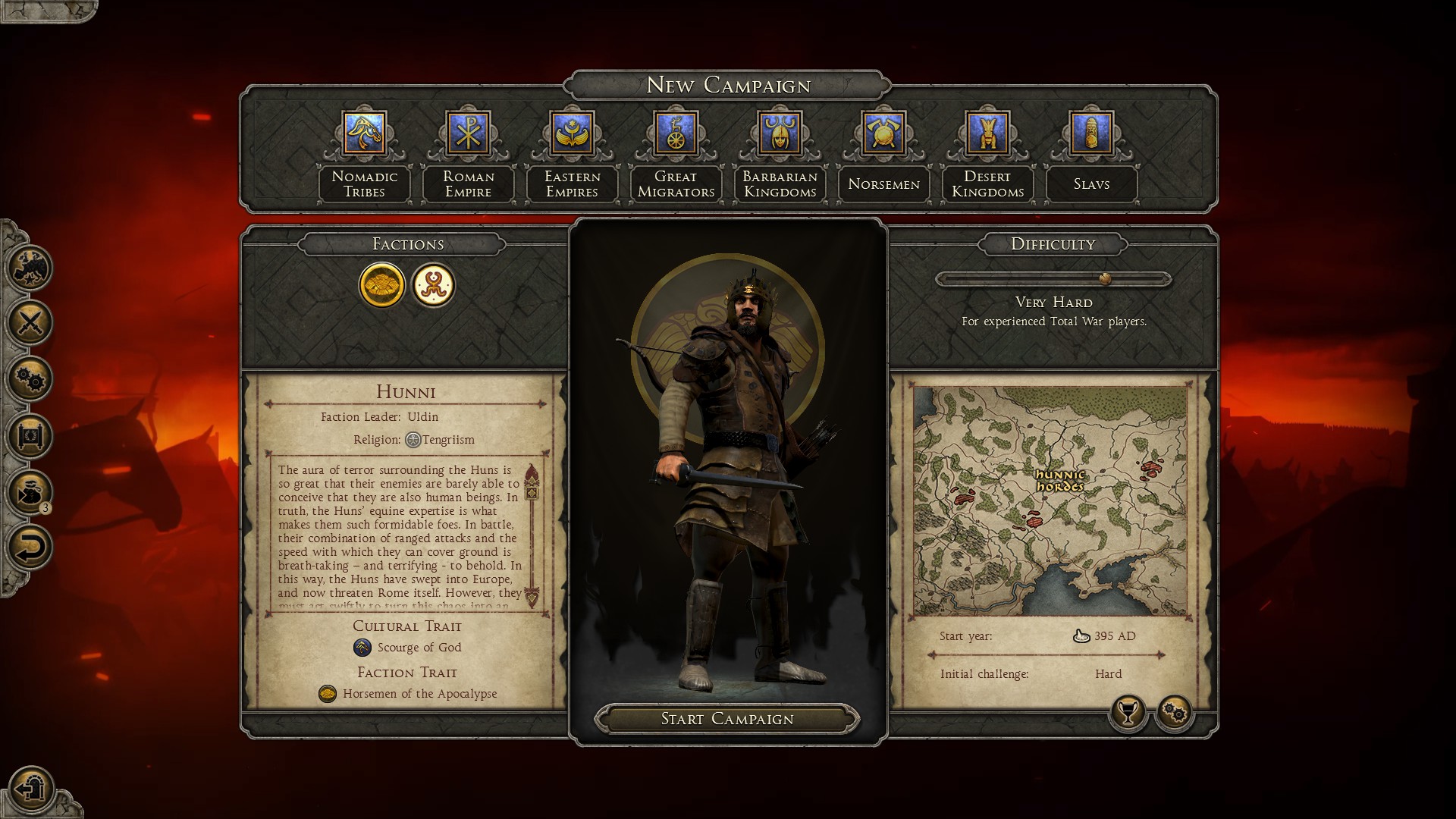Open campaign settings gear button
The height and width of the screenshot is (819, 1456).
1175,713
